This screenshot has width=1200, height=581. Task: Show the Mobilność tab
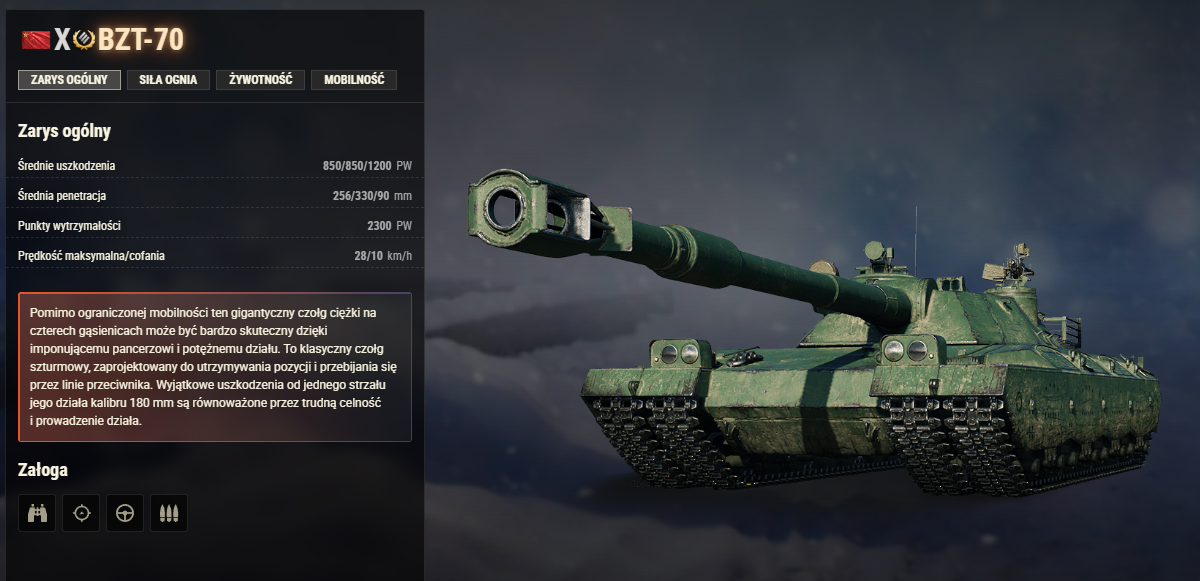[354, 80]
